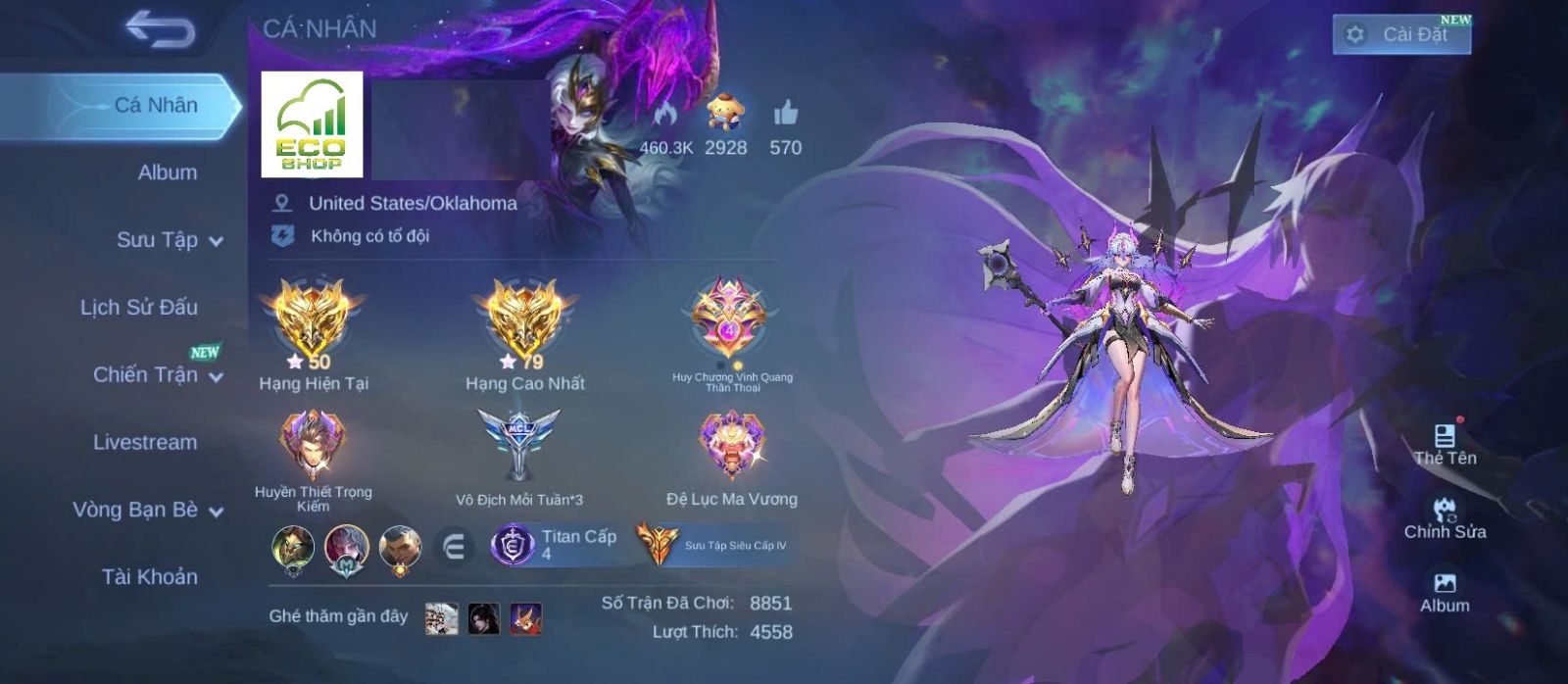Open the Titan Cấp 4 badge
Viewport: 1568px width, 684px height.
tap(556, 545)
